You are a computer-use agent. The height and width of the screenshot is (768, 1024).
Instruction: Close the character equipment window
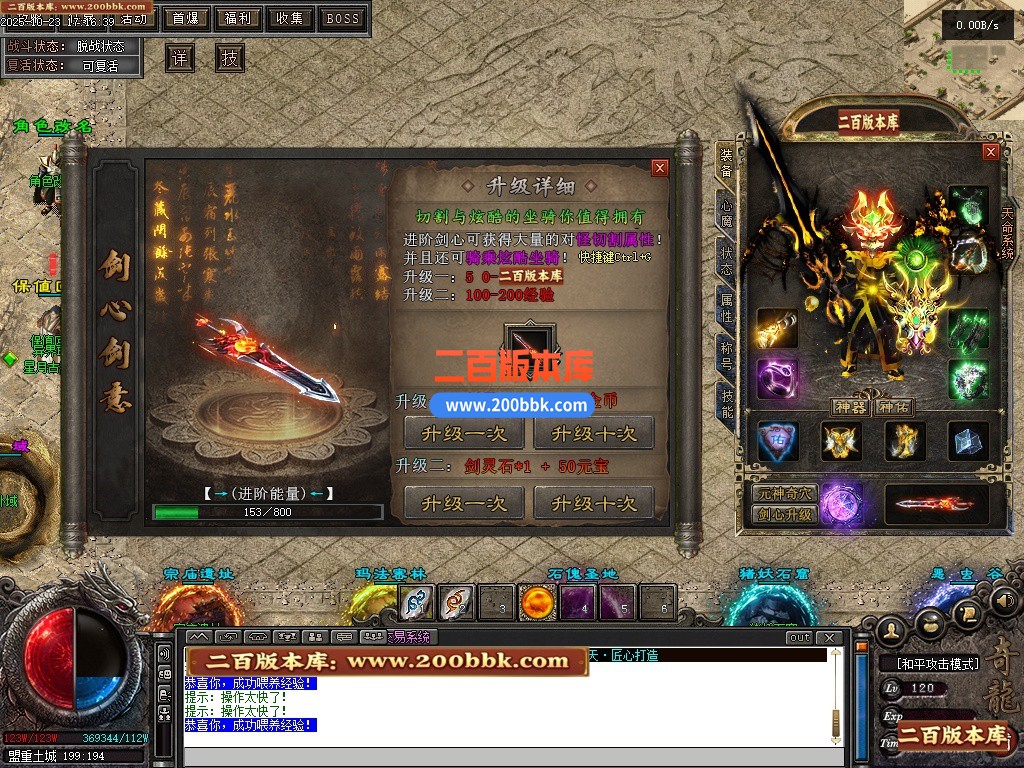(x=990, y=152)
